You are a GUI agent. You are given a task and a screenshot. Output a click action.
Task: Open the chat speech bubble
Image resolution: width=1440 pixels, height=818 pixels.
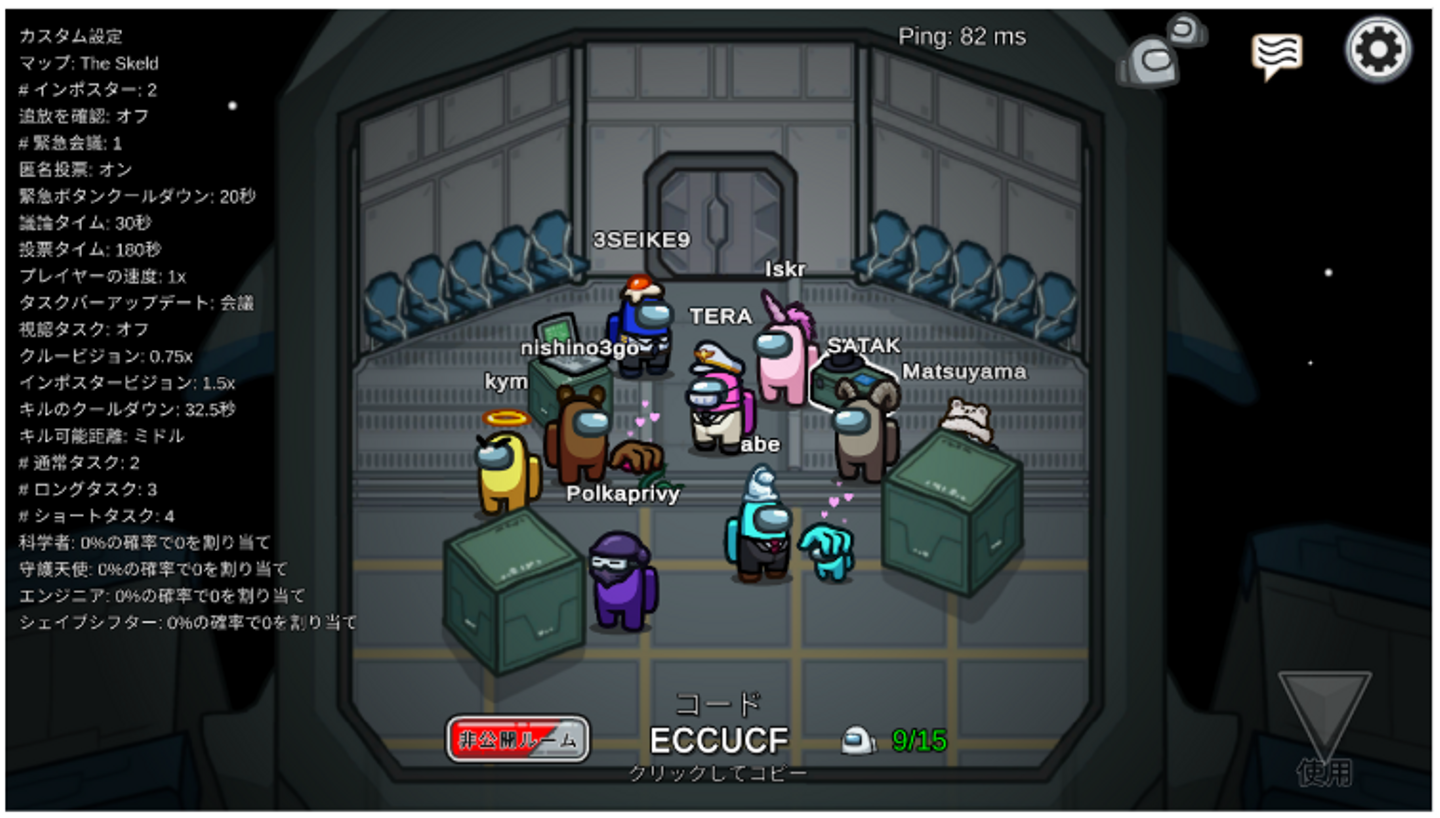pos(1277,54)
